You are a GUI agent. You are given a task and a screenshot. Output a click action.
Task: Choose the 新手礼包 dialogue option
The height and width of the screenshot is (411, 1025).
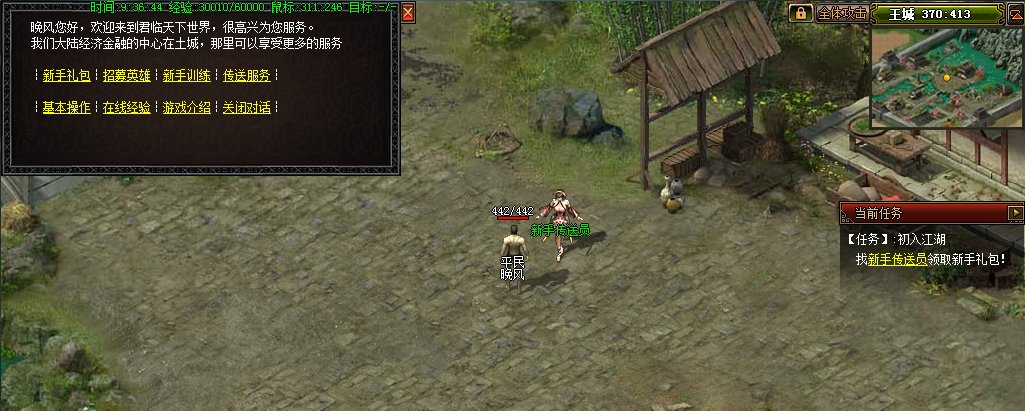point(66,76)
